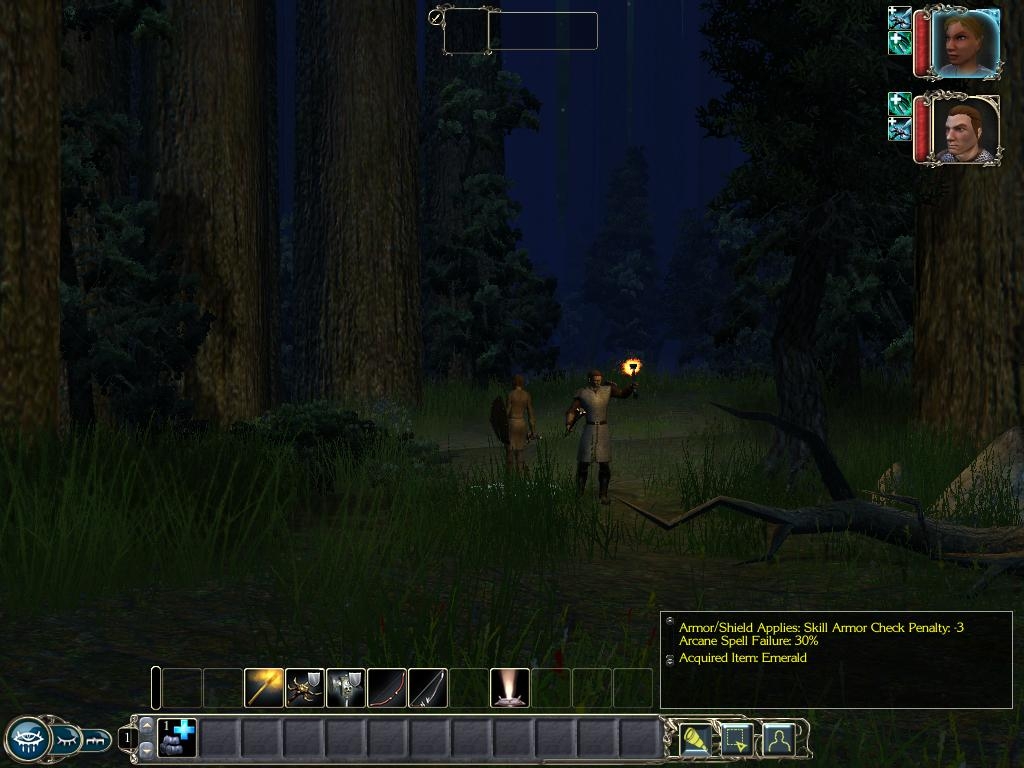Use the golden mace hotbar item
The height and width of the screenshot is (768, 1024).
tap(263, 688)
